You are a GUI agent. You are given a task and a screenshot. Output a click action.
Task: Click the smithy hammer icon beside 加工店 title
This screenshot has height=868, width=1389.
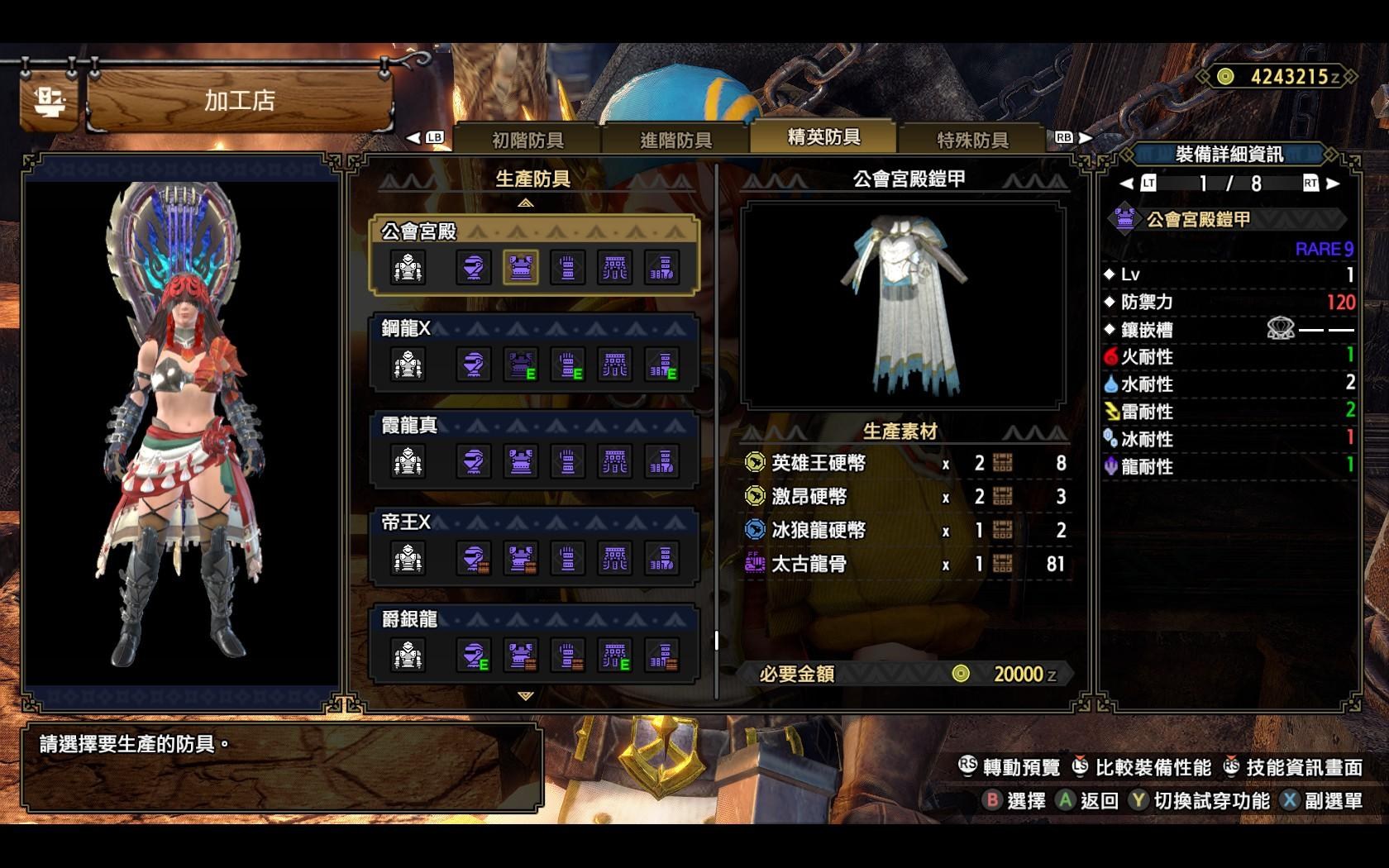pyautogui.click(x=51, y=101)
